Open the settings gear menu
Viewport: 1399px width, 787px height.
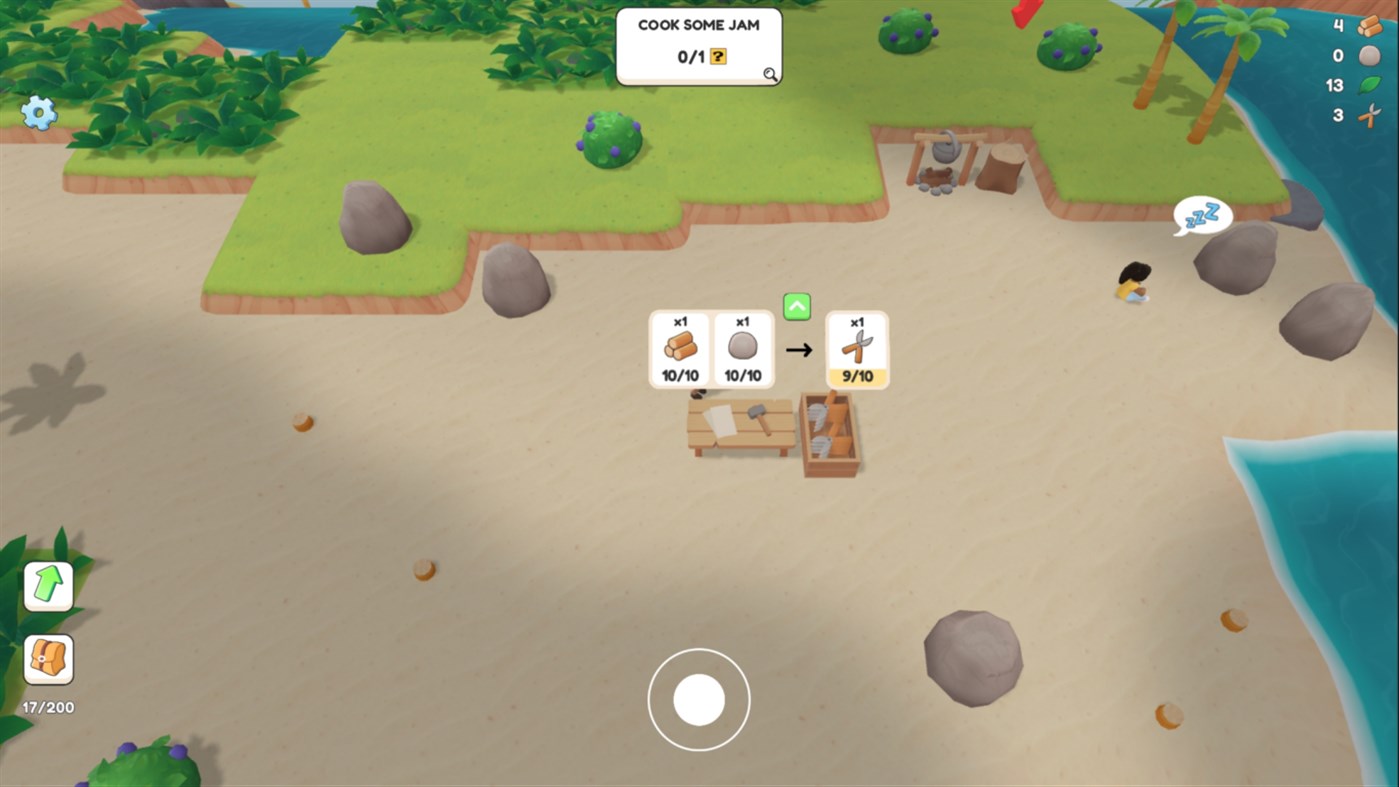[x=38, y=114]
